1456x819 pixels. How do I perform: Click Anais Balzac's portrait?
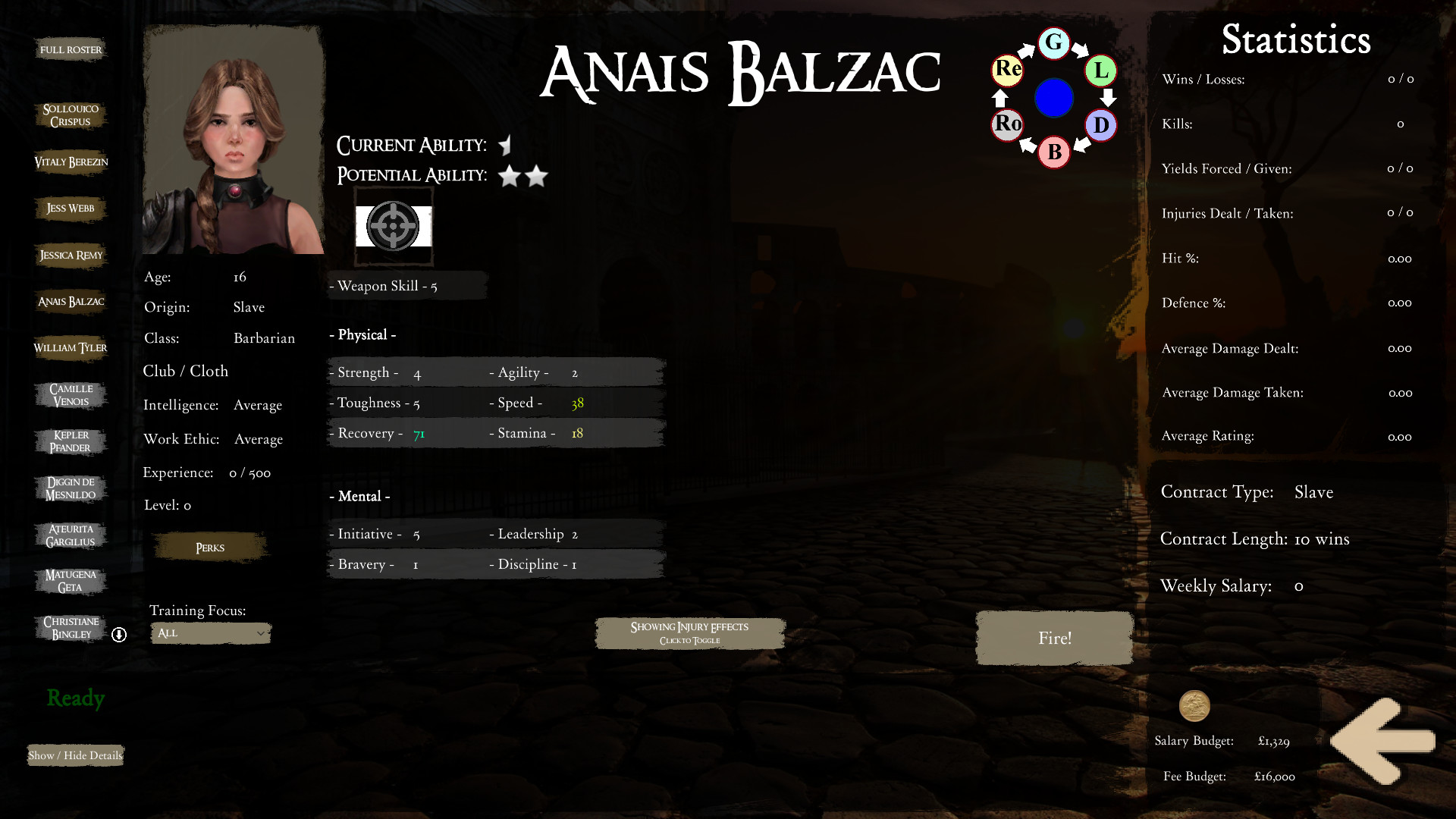(x=232, y=139)
